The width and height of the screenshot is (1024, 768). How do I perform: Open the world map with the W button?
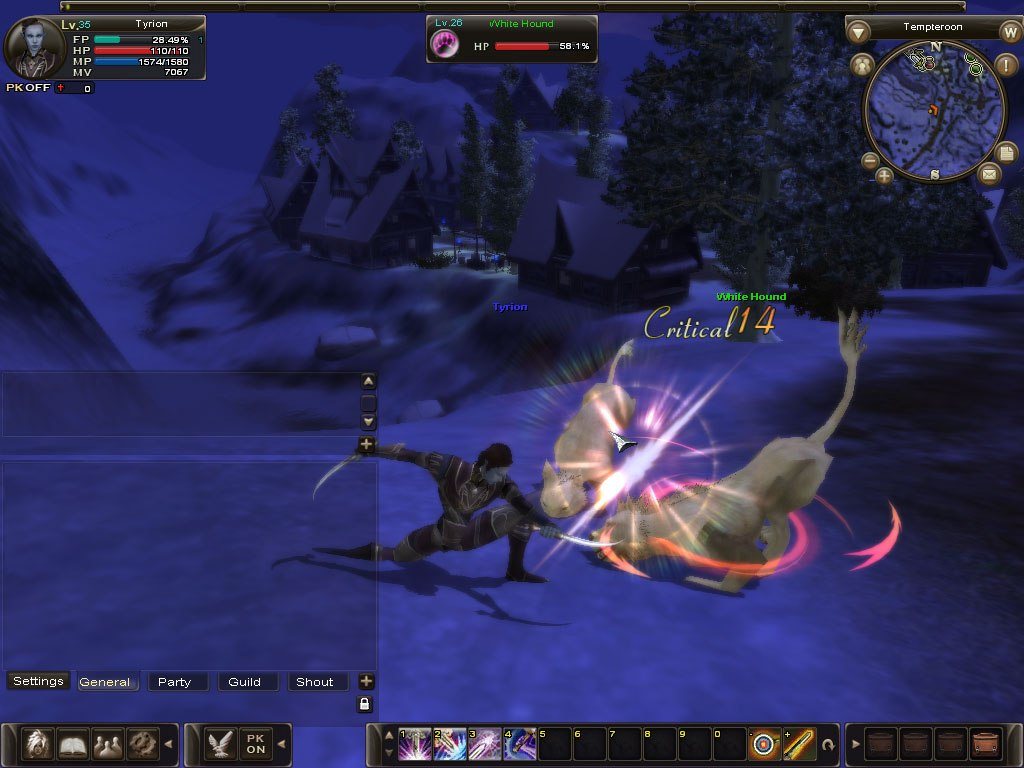coord(1010,31)
